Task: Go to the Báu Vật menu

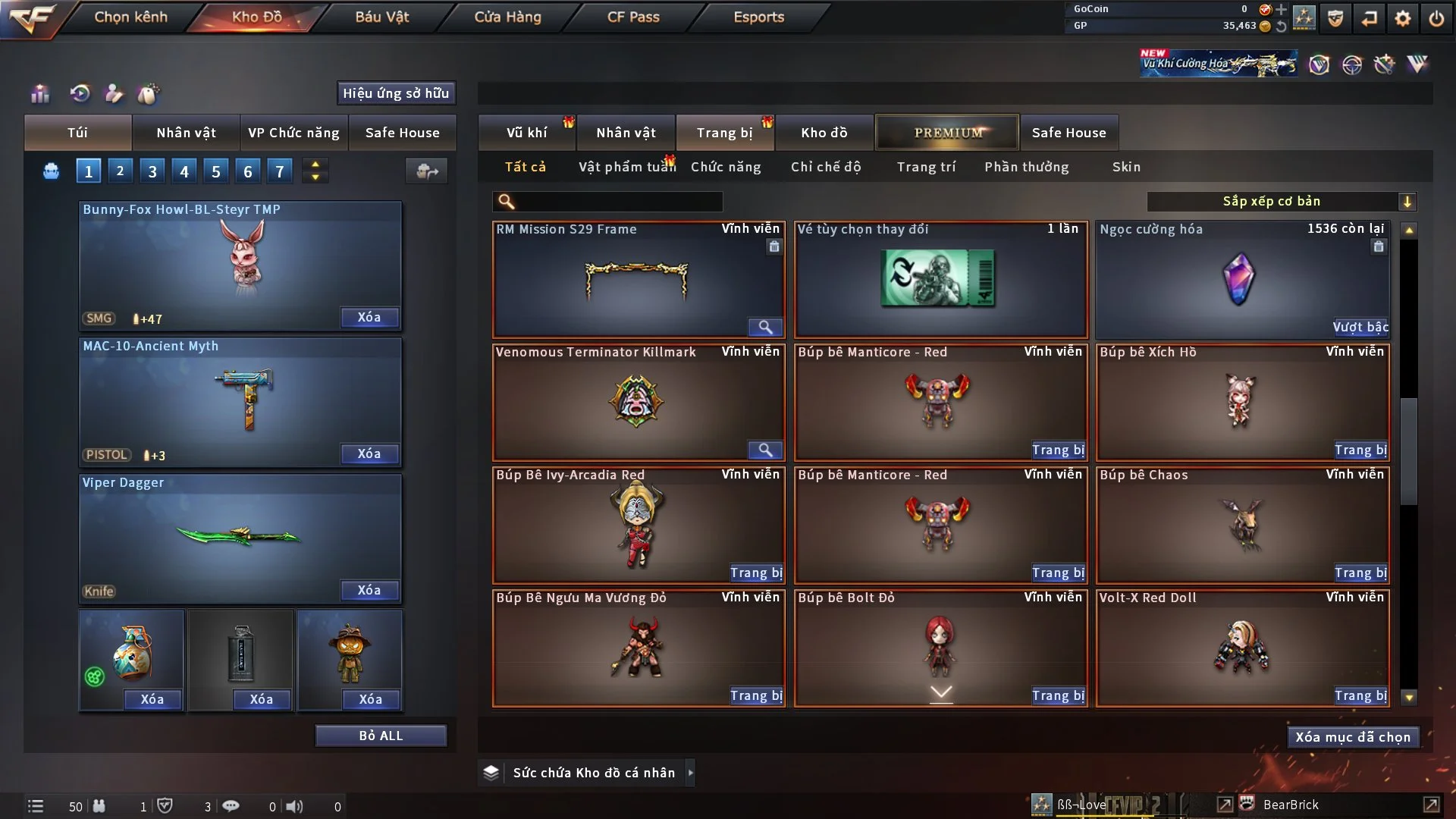Action: [381, 17]
